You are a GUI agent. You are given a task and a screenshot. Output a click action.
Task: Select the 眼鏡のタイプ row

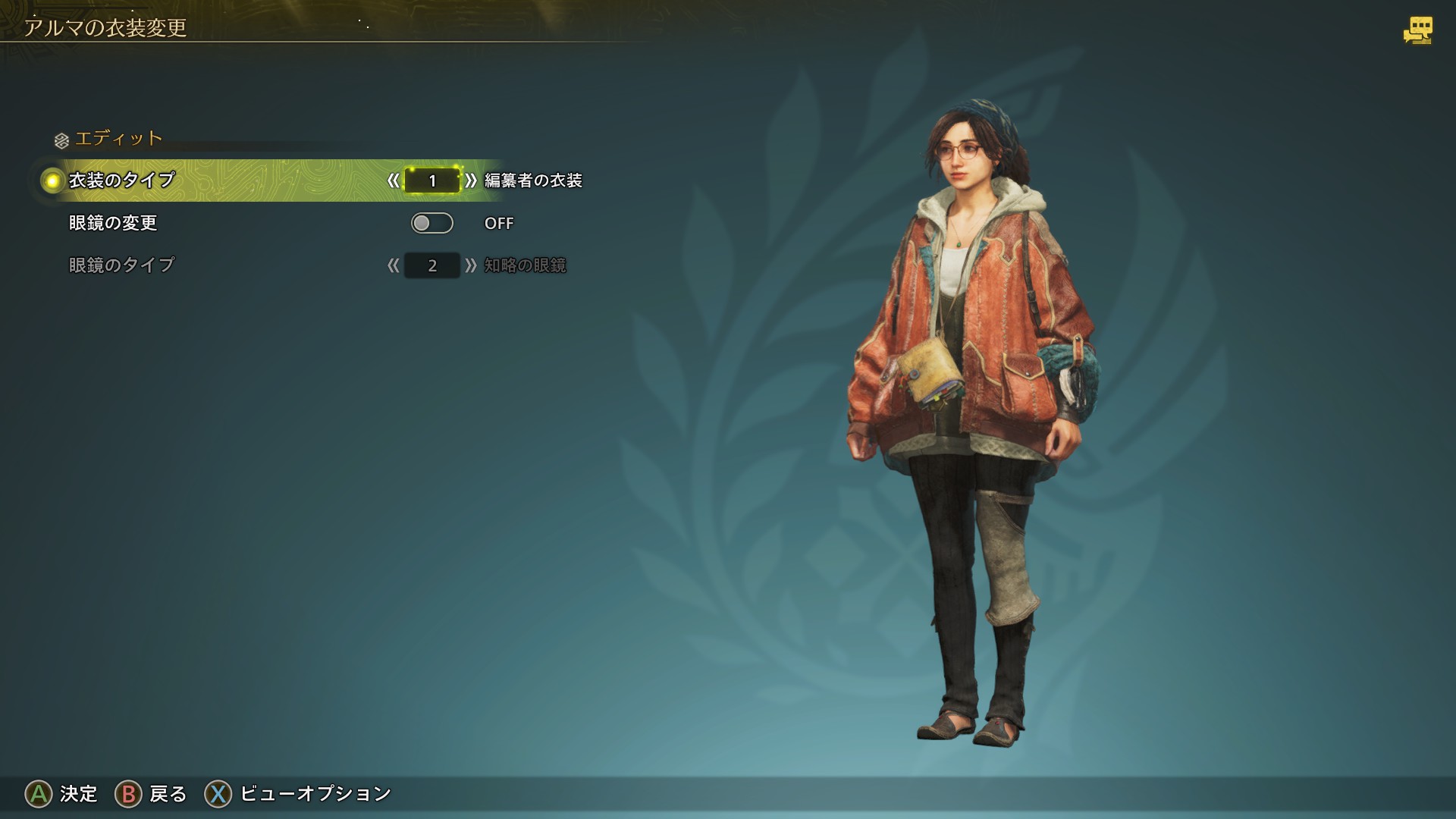click(121, 265)
